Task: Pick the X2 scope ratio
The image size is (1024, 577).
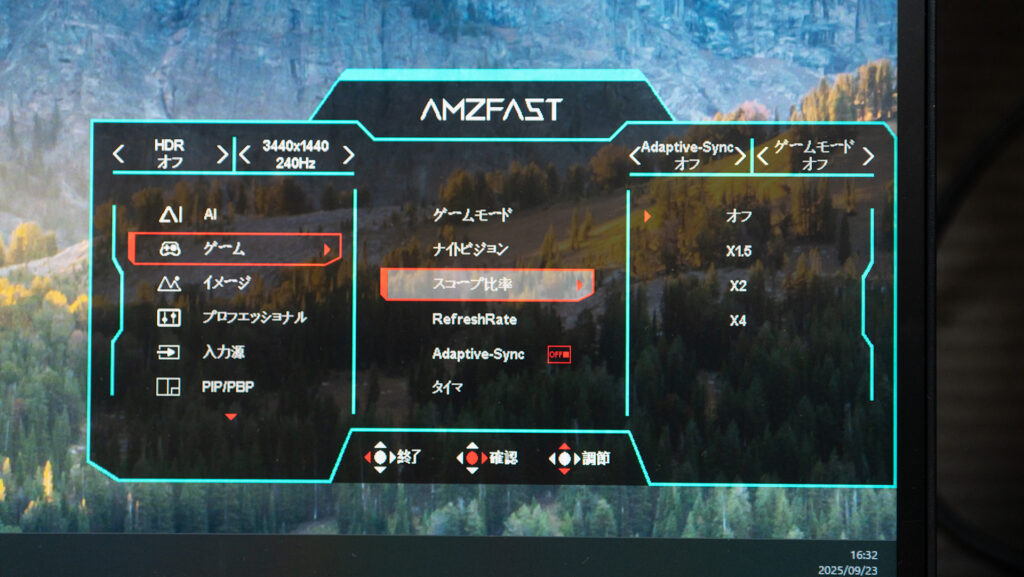Action: (x=738, y=286)
